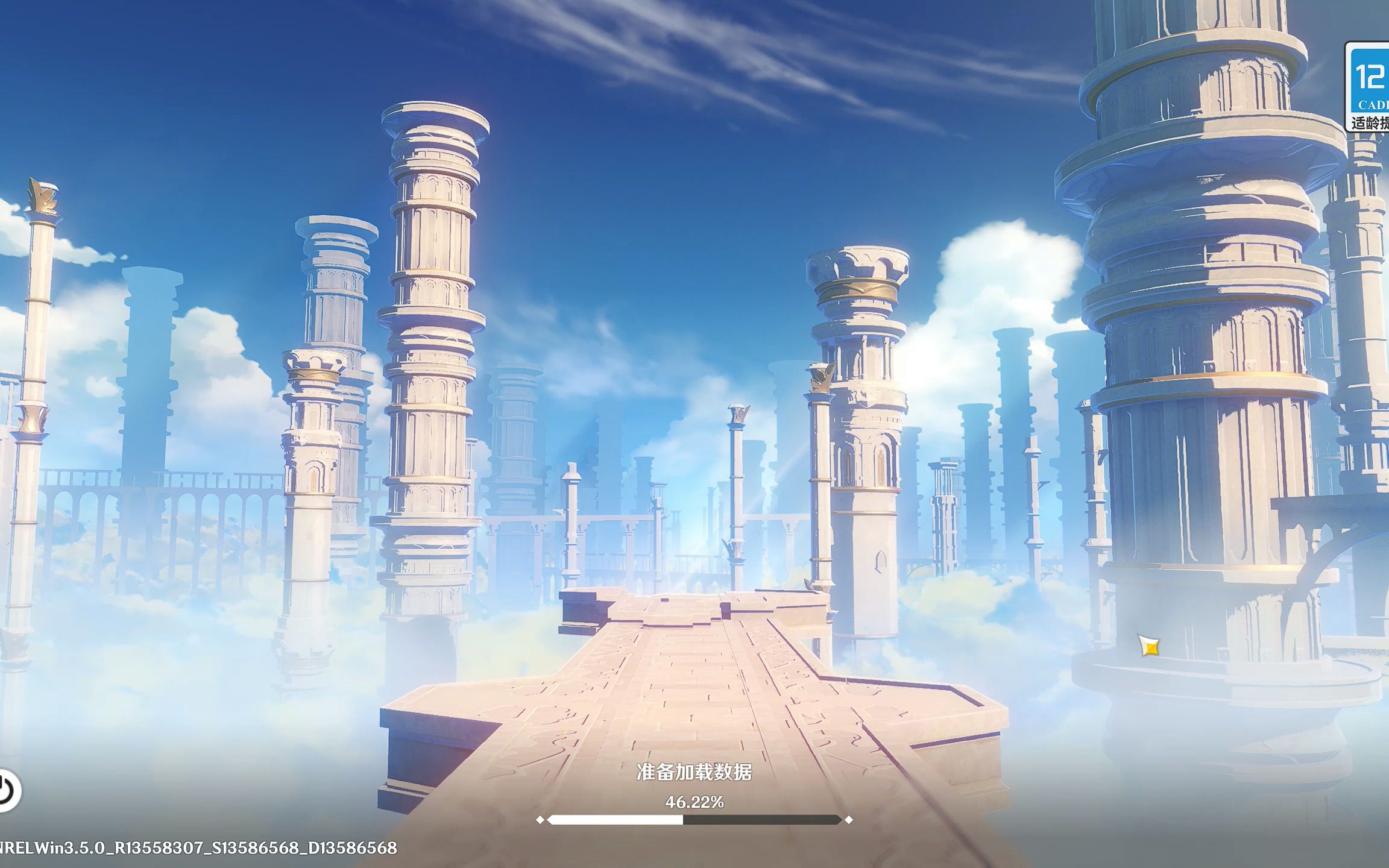Click the power exit button
Image resolution: width=1389 pixels, height=868 pixels.
click(6, 790)
